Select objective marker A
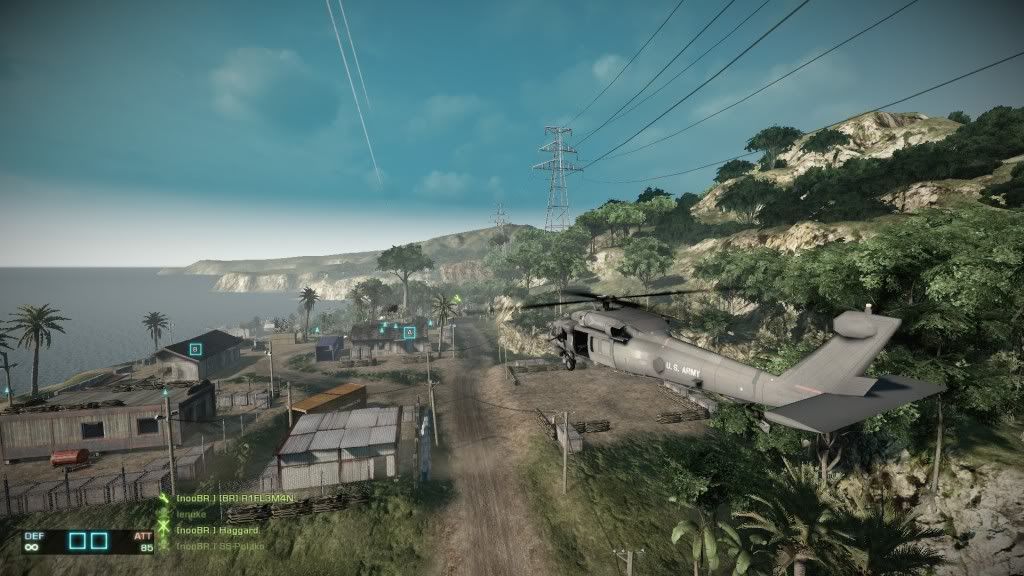This screenshot has height=576, width=1024. coord(409,332)
